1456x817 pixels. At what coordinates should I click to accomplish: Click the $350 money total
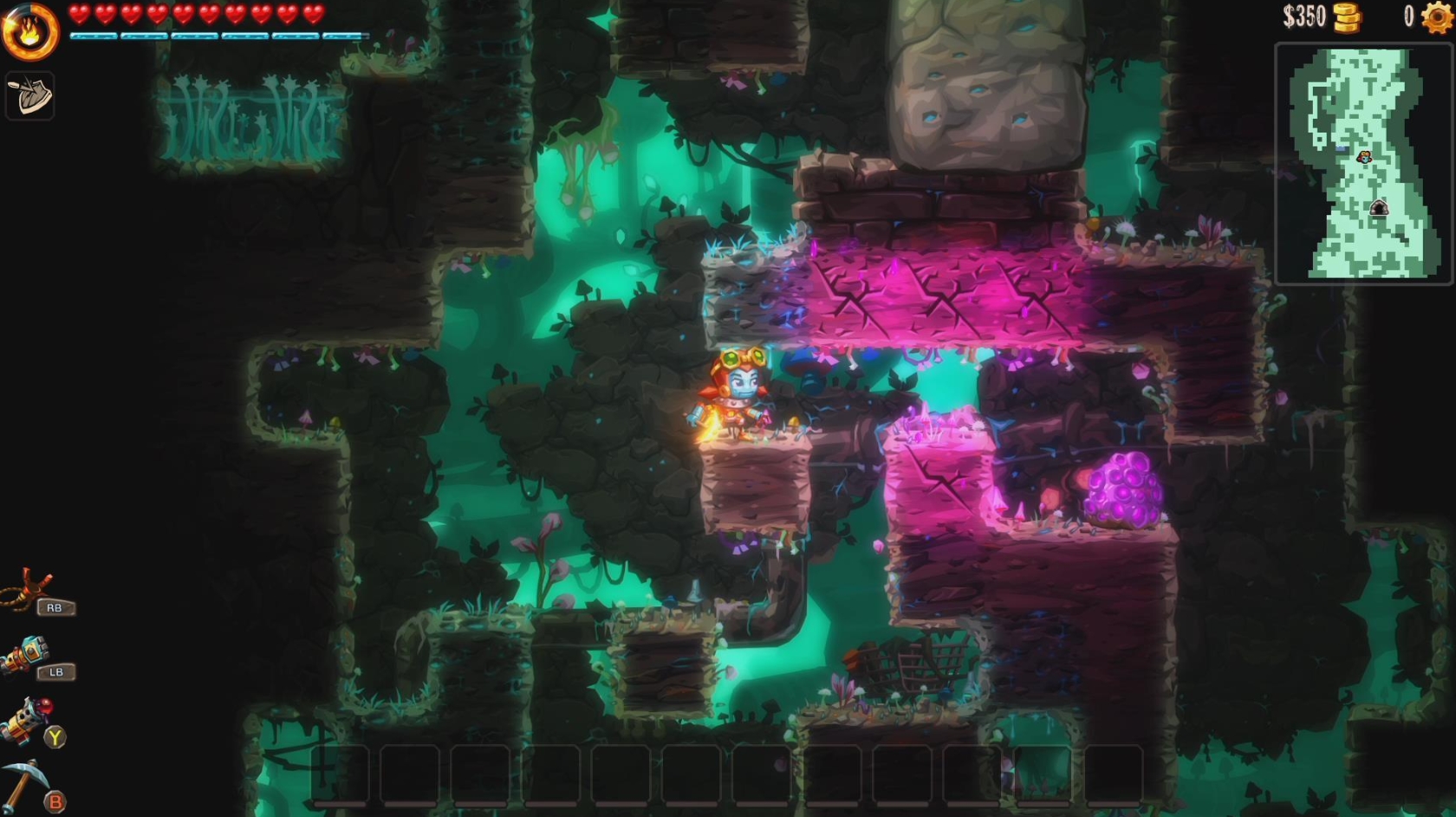click(1305, 17)
